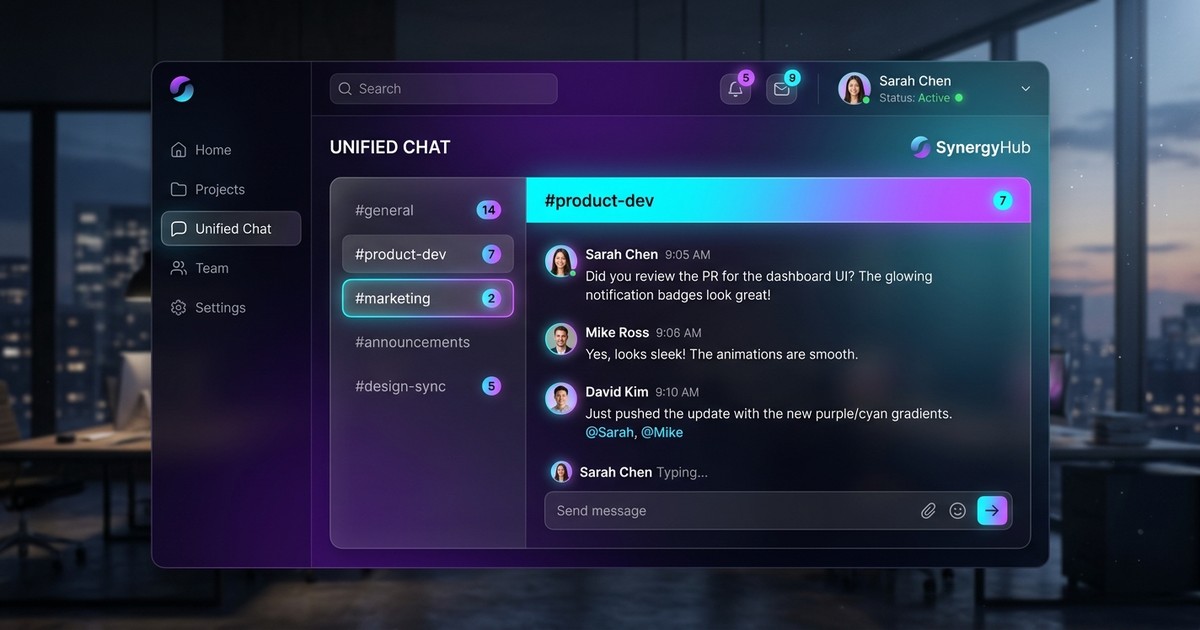
Task: Expand the Sarah Chen profile dropdown
Action: (1025, 89)
